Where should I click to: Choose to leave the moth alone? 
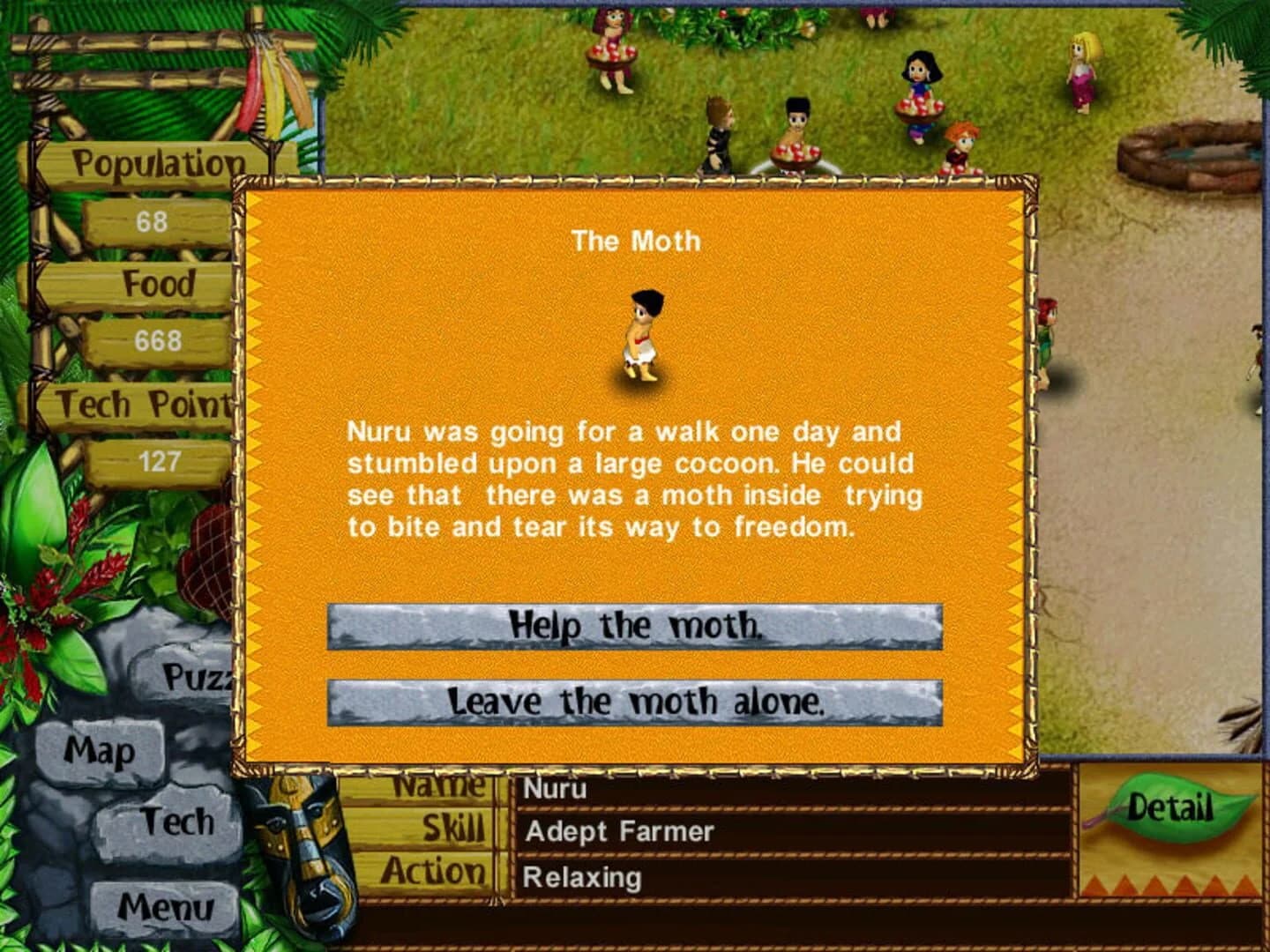(637, 703)
